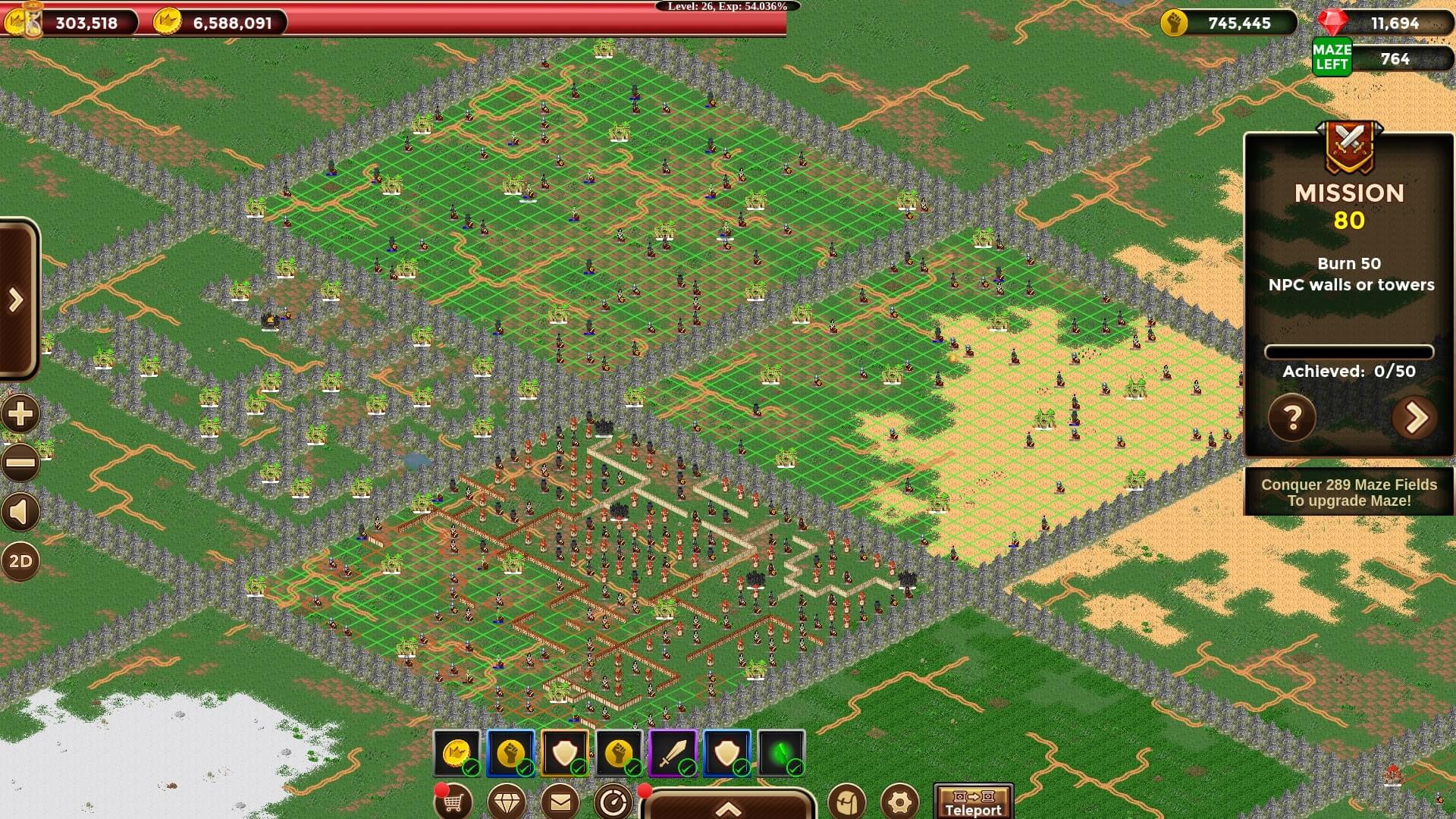Viewport: 1456px width, 819px height.
Task: Expand the left side panel arrow
Action: tap(17, 300)
